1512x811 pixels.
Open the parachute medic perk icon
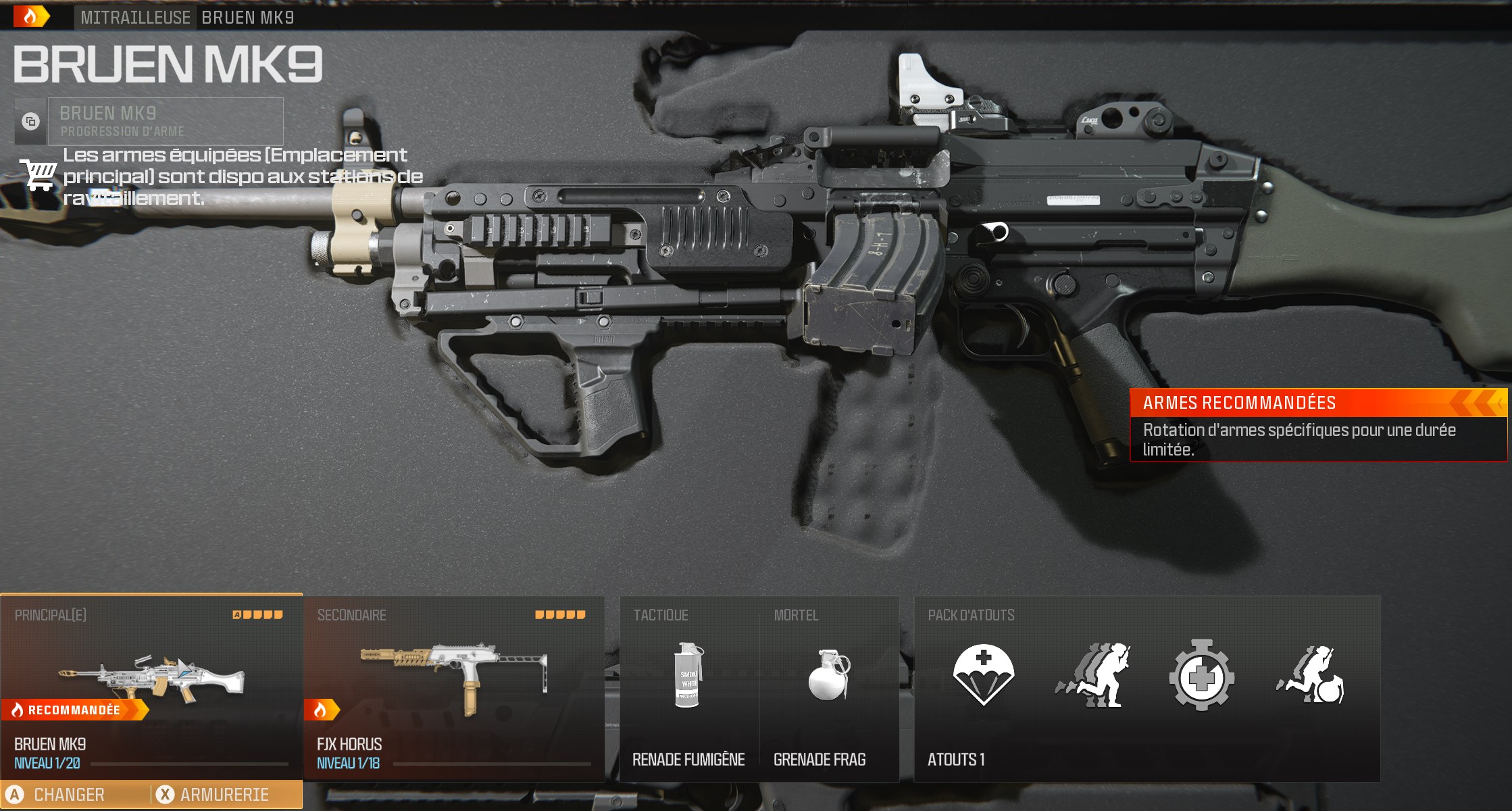pyautogui.click(x=983, y=674)
